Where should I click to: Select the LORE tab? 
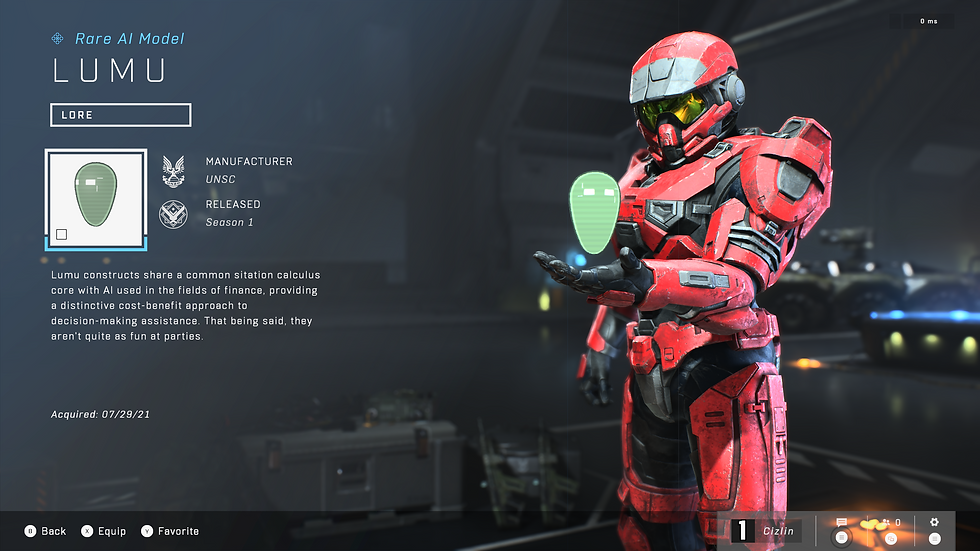[120, 115]
